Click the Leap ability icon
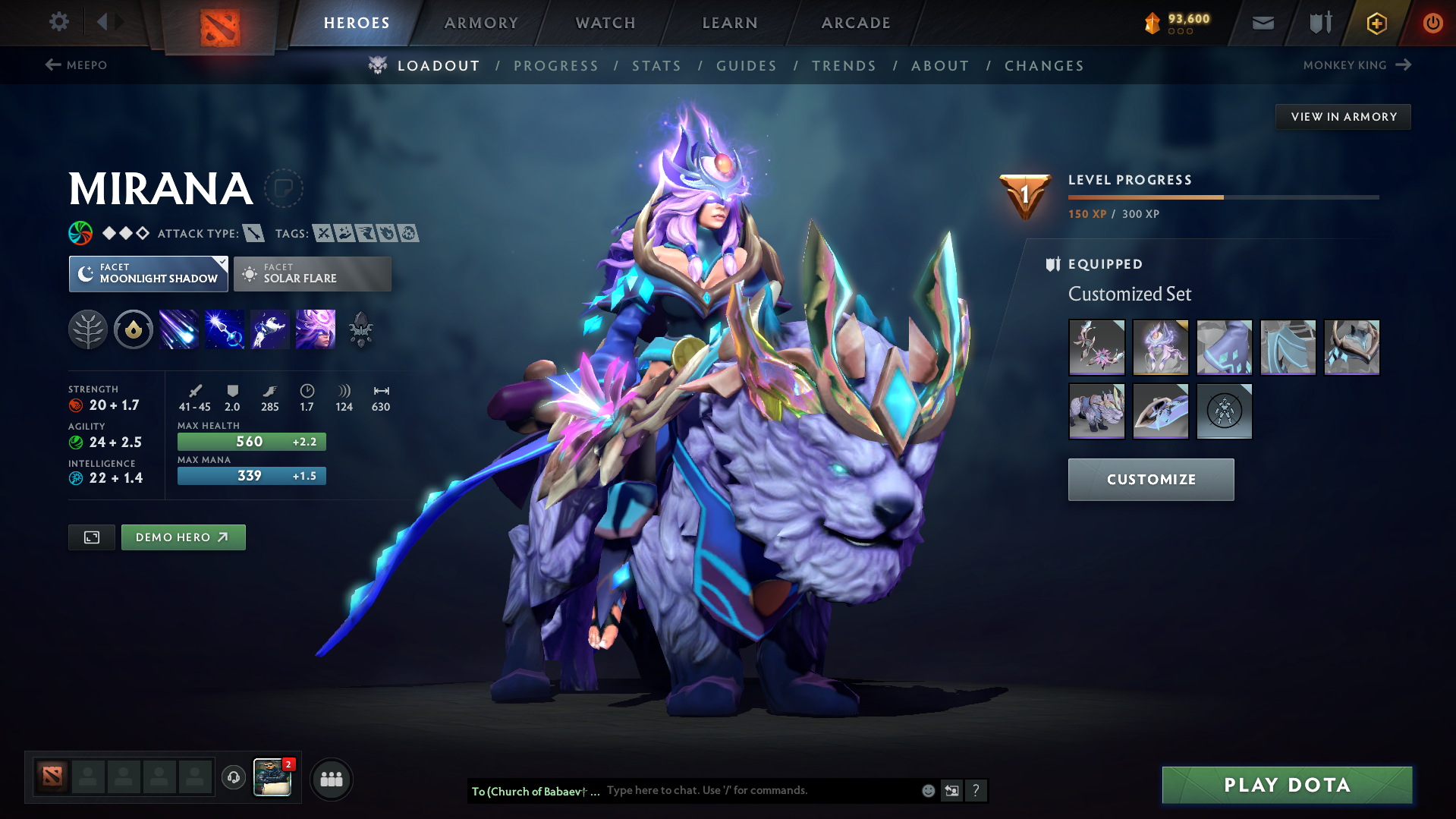Viewport: 1456px width, 819px height. 270,329
